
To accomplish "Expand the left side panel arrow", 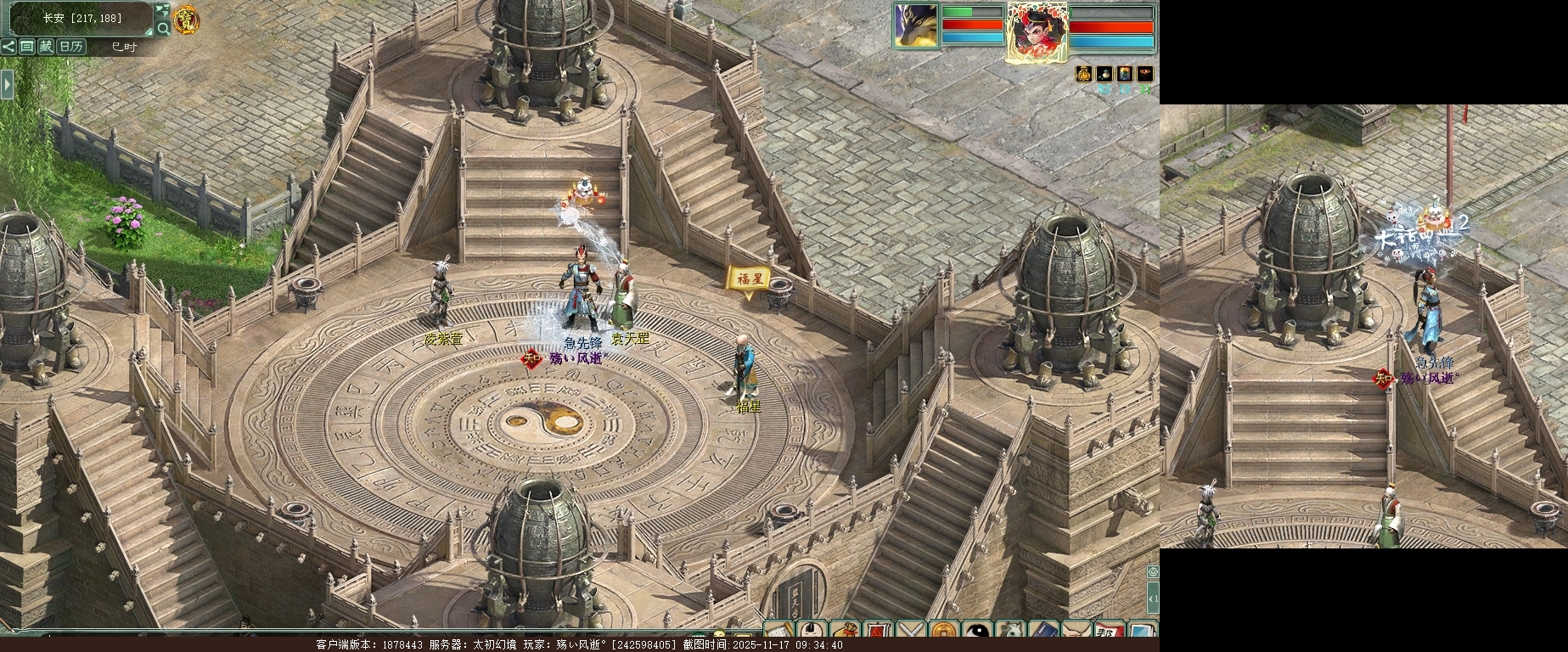I will 7,83.
